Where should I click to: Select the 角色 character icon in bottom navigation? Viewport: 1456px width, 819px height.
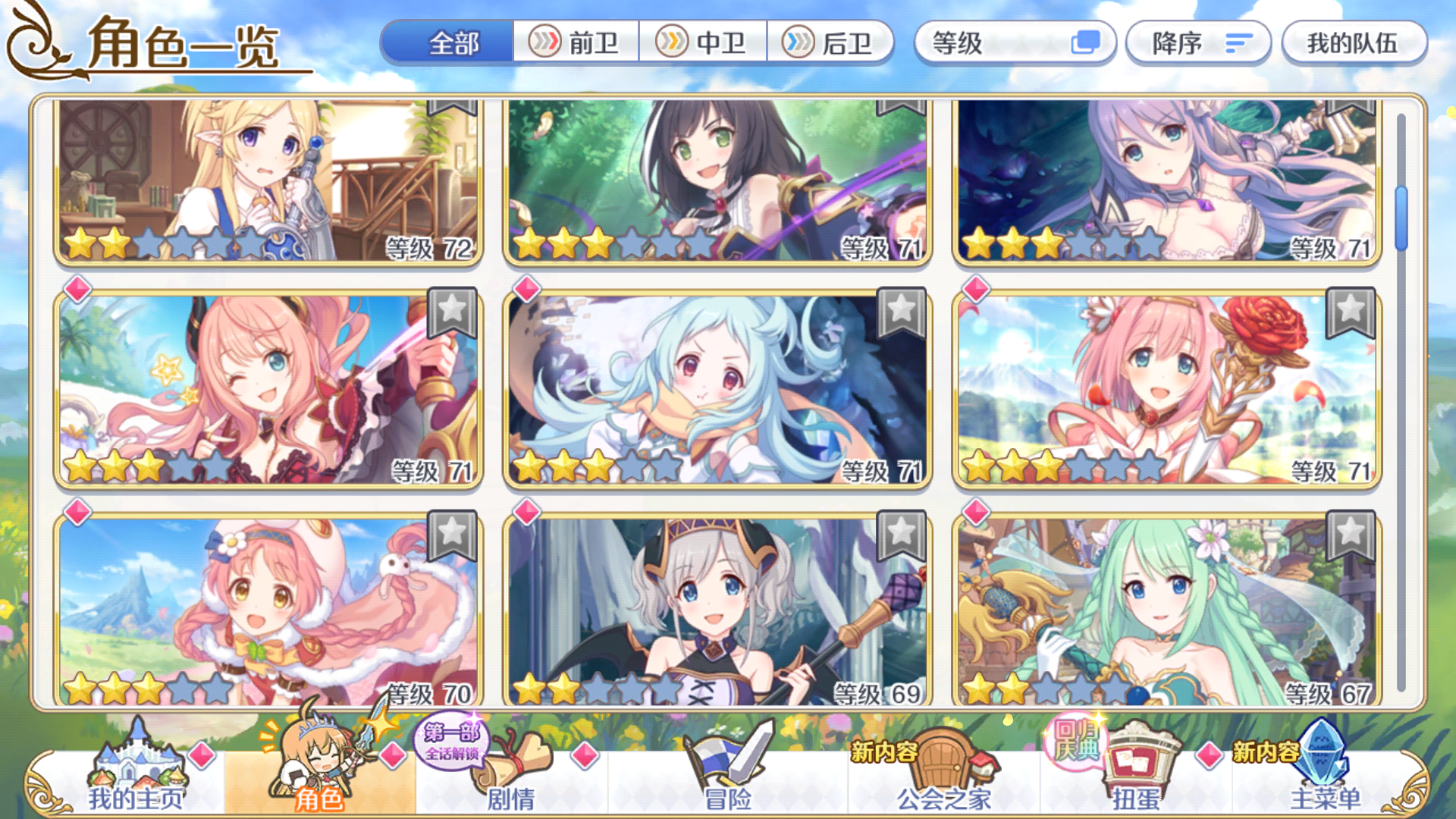[x=318, y=766]
